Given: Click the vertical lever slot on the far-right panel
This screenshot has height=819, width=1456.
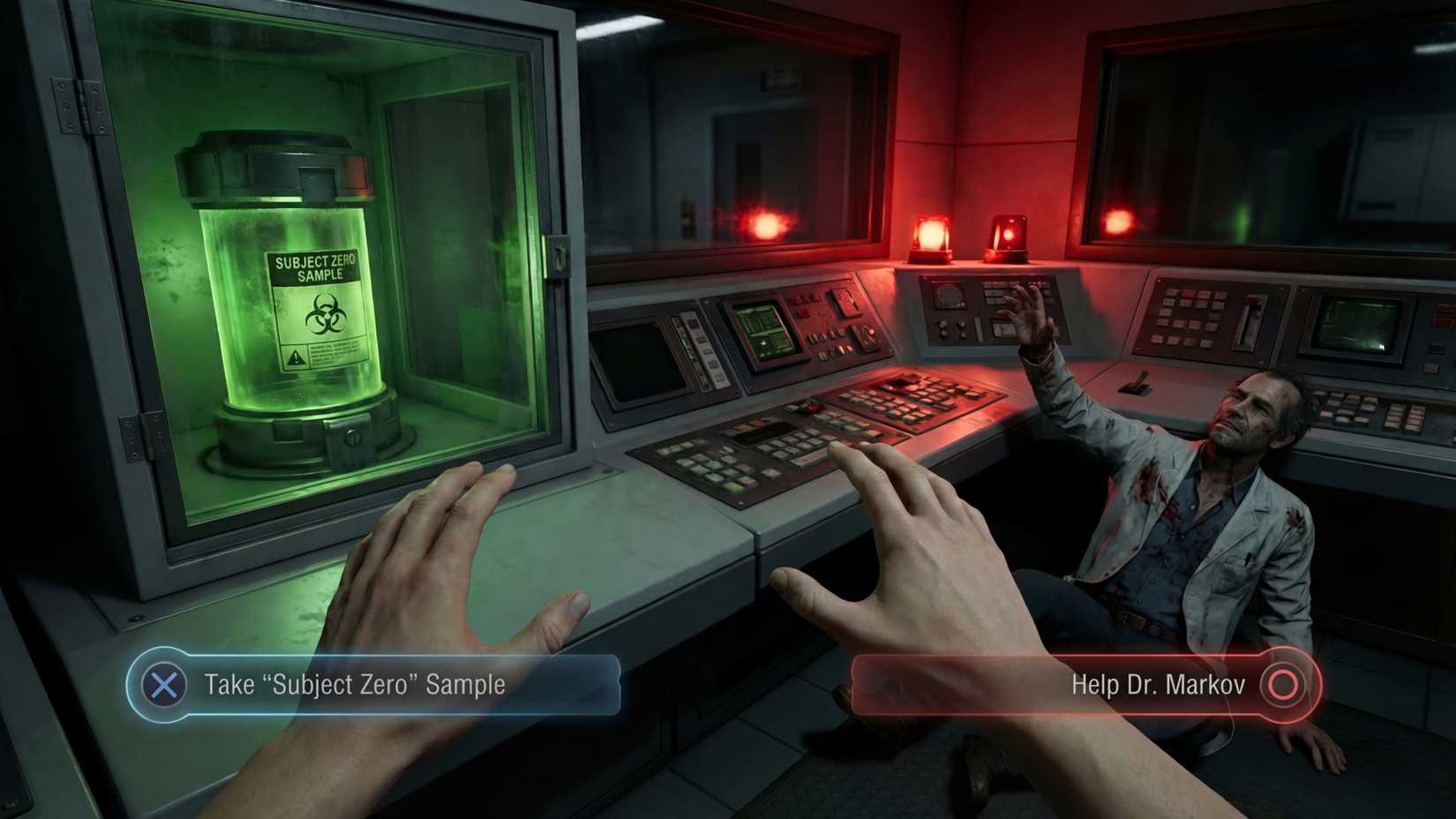Looking at the screenshot, I should pos(1250,323).
